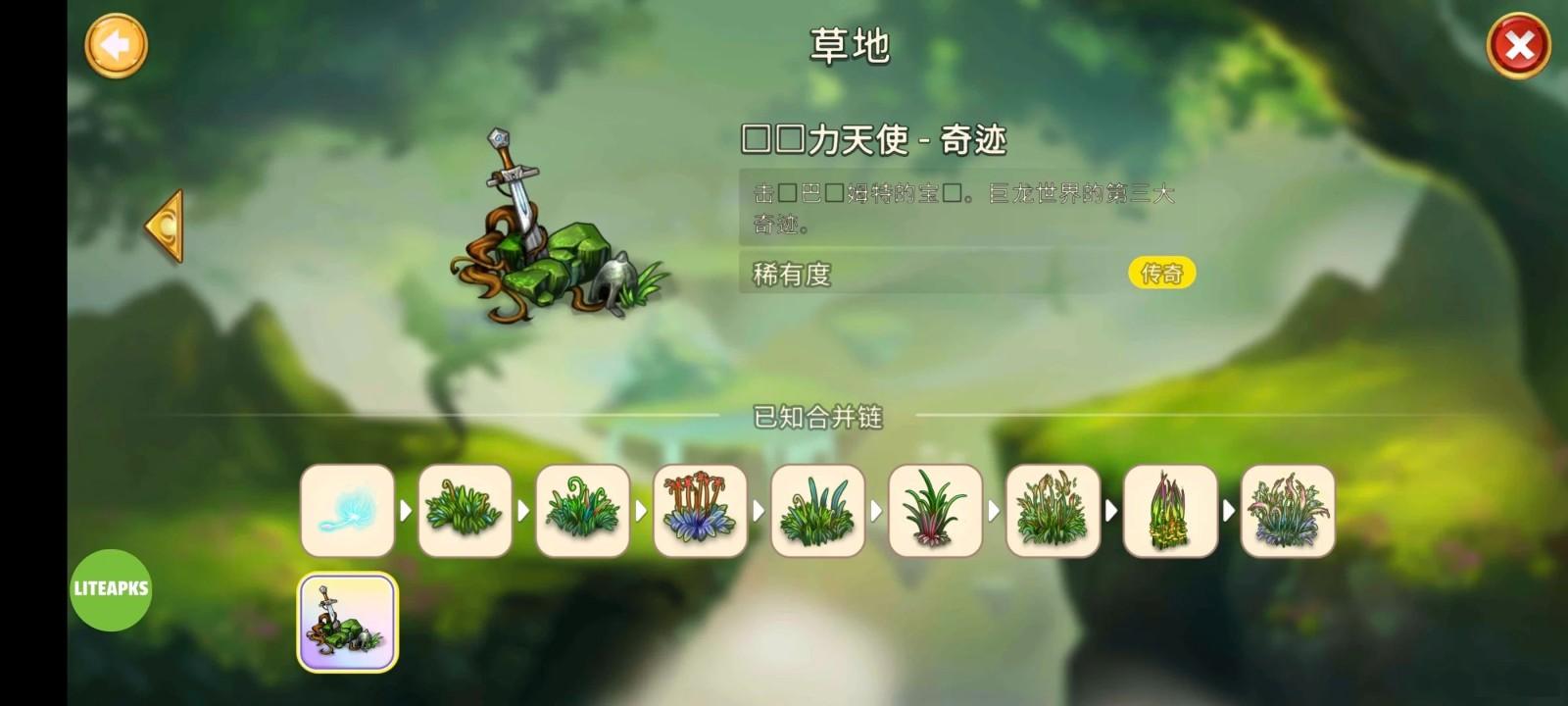Select the reed grass cluster seventh in the chain
Image resolution: width=1568 pixels, height=706 pixels.
(x=1053, y=512)
